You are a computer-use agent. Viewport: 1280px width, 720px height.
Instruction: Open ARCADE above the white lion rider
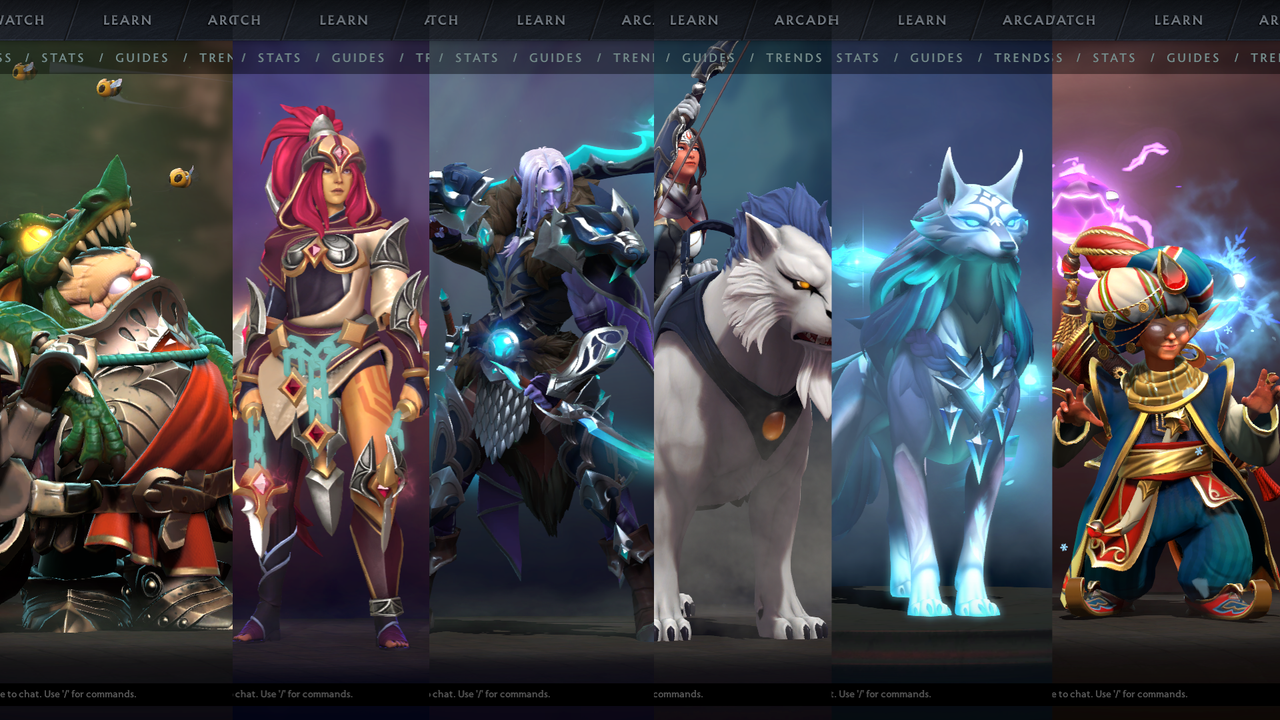coord(807,20)
